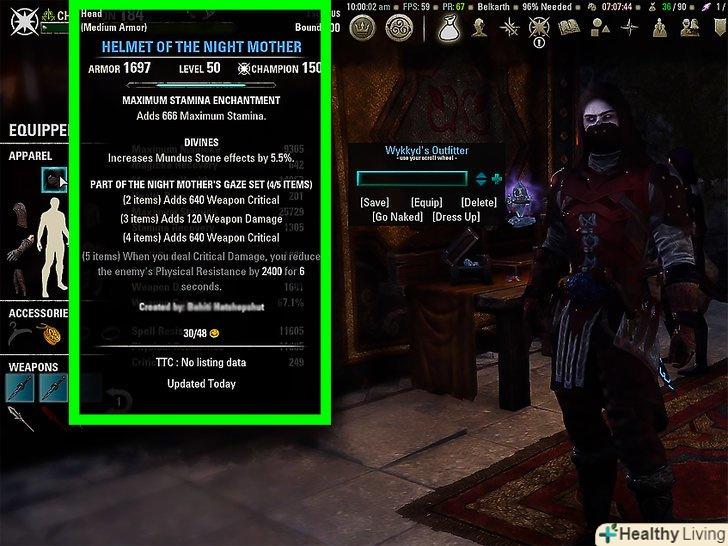This screenshot has width=728, height=546.
Task: Add a new outfit with the plus icon
Action: (497, 179)
